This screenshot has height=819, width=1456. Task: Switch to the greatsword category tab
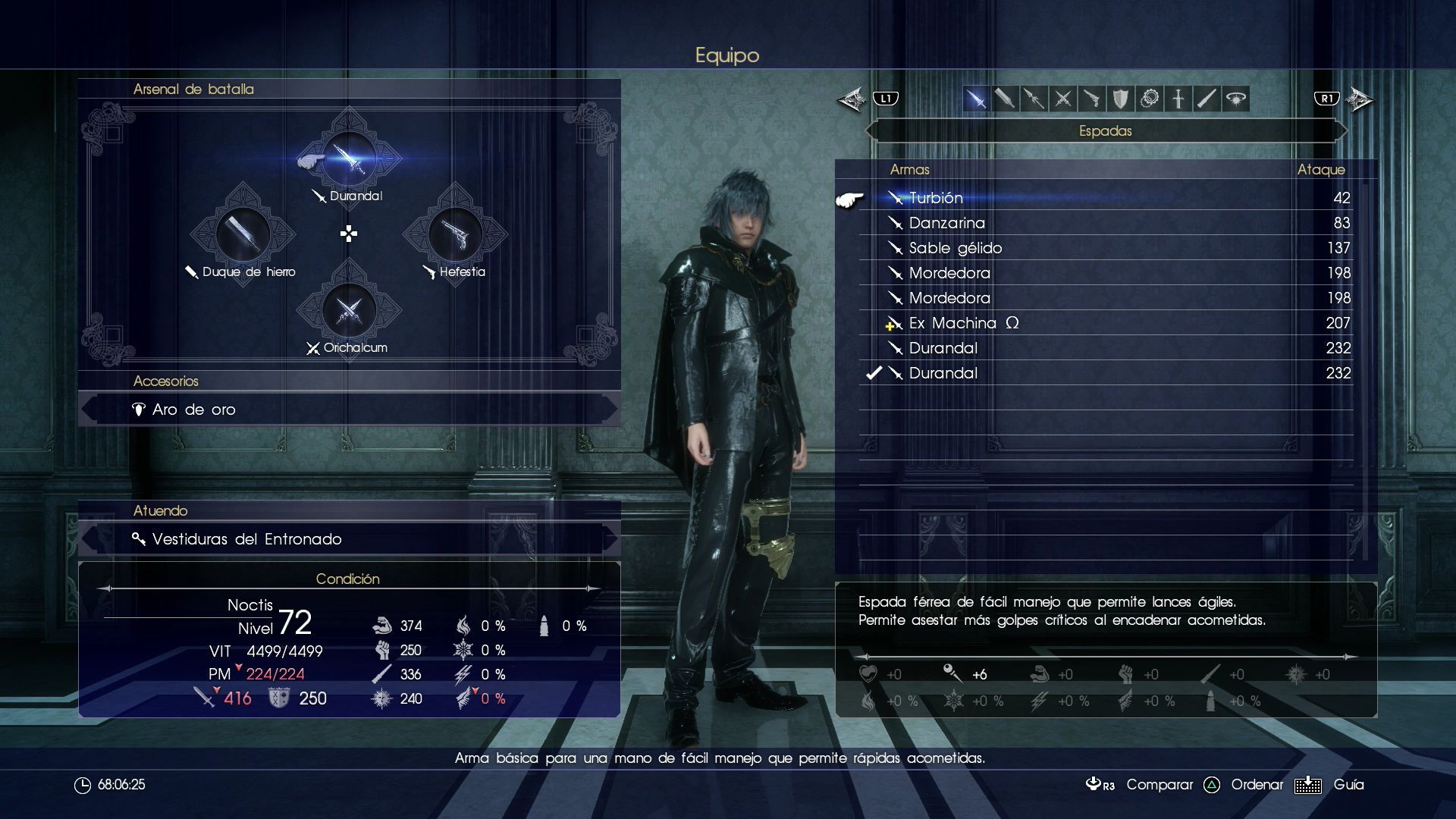pyautogui.click(x=1005, y=99)
